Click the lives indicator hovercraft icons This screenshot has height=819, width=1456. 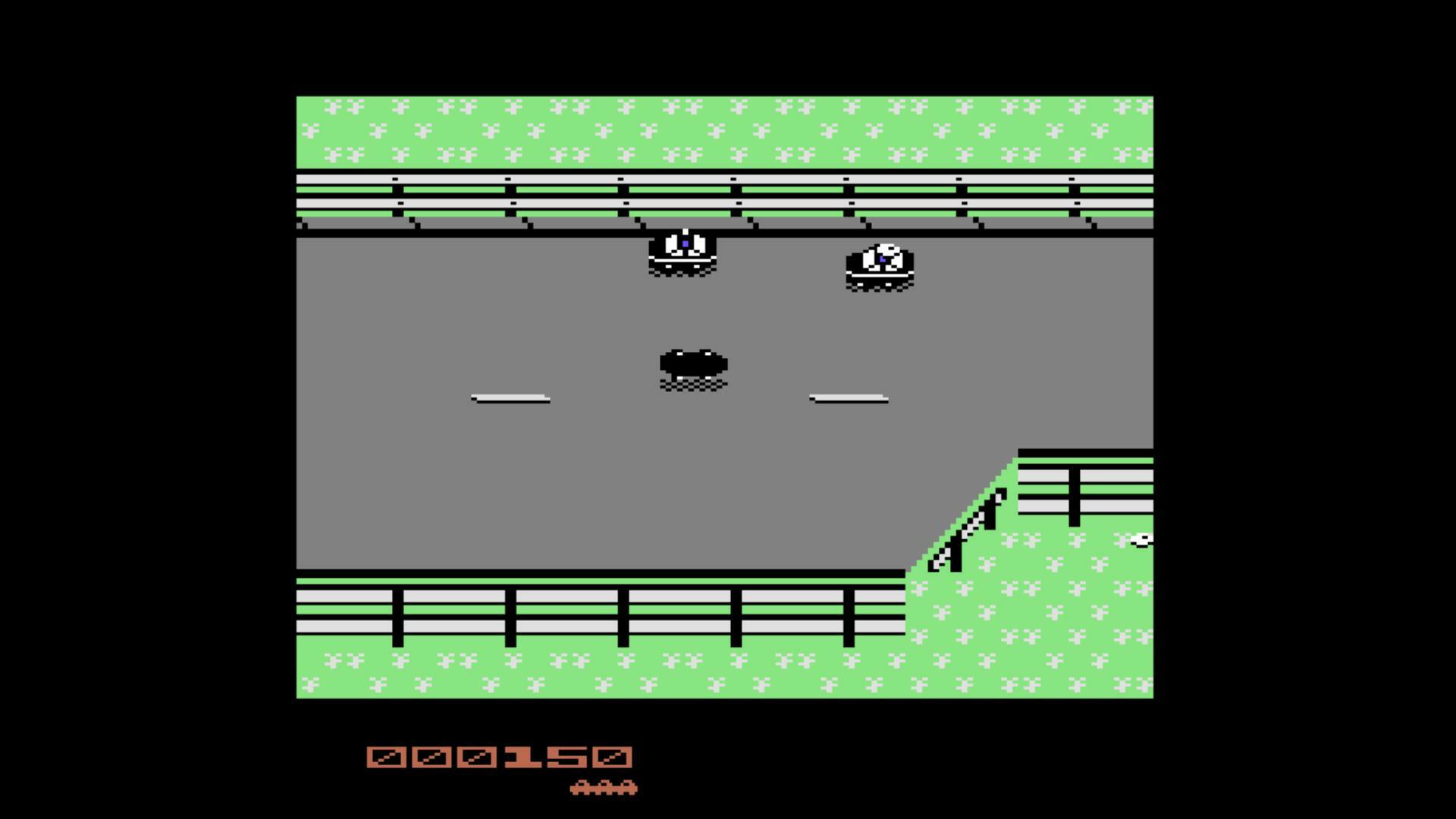pos(603,787)
